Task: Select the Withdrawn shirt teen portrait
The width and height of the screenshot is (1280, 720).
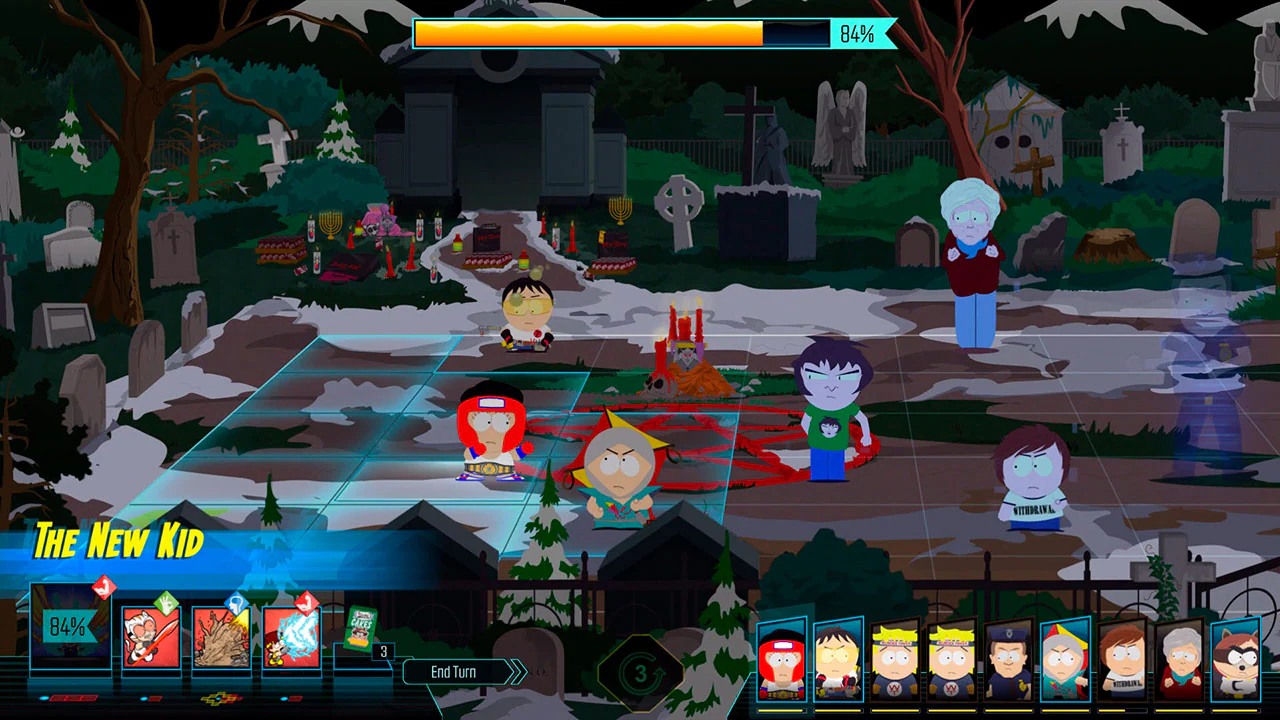Action: (1120, 662)
